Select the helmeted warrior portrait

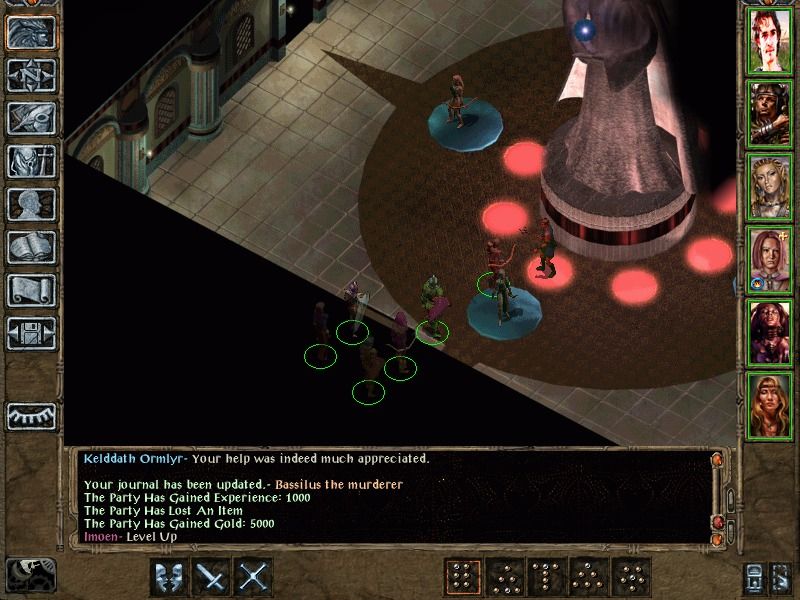pyautogui.click(x=771, y=115)
